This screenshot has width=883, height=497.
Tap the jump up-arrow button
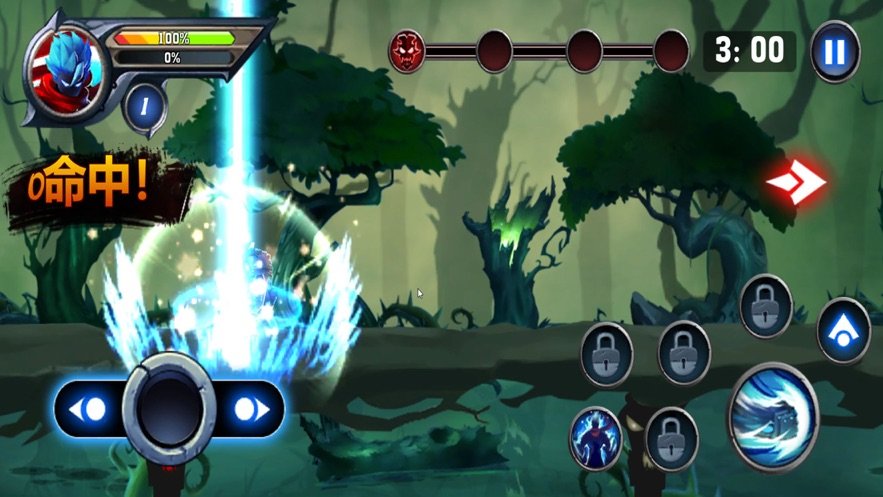843,331
